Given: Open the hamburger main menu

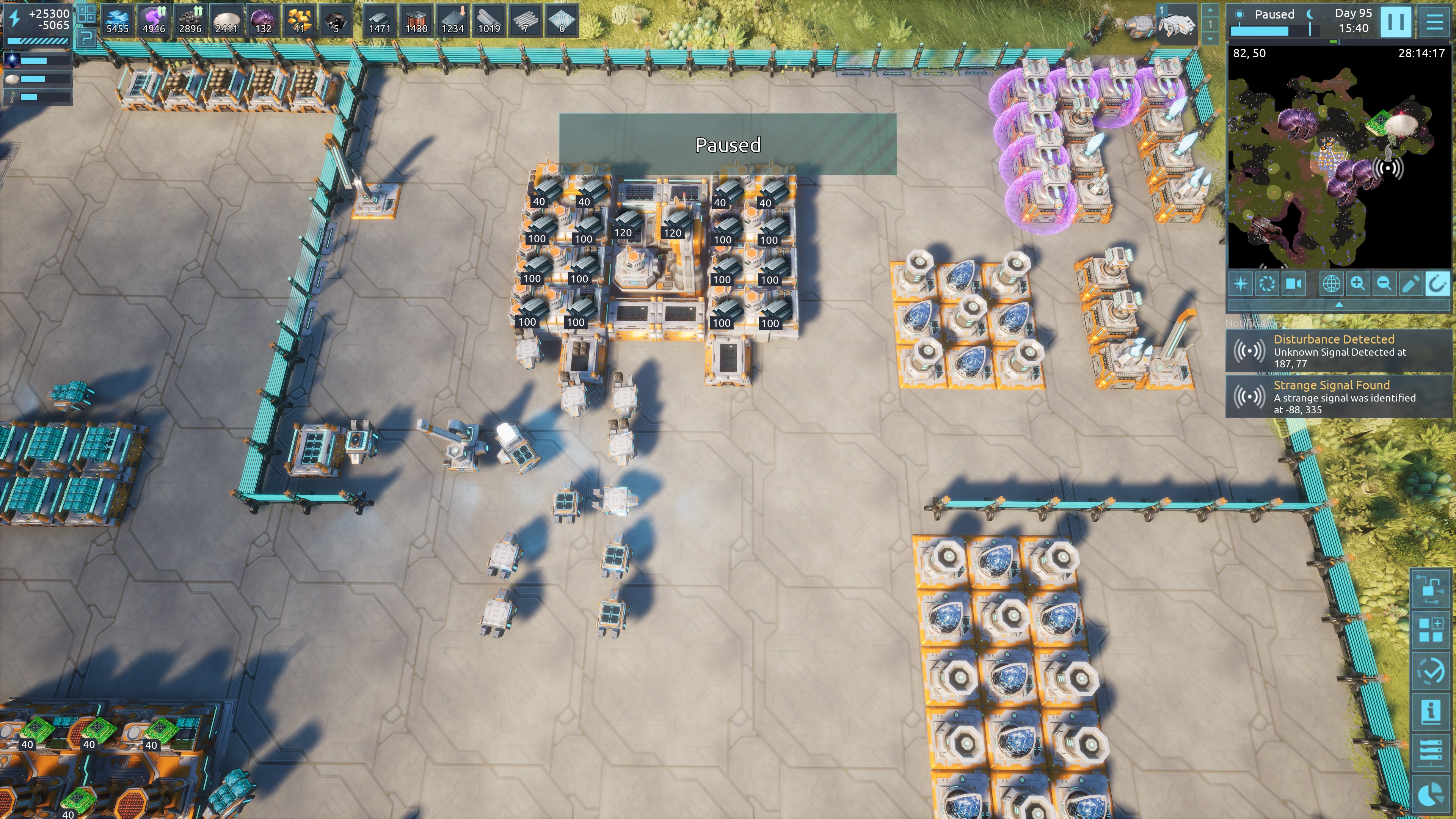Looking at the screenshot, I should [x=1434, y=22].
